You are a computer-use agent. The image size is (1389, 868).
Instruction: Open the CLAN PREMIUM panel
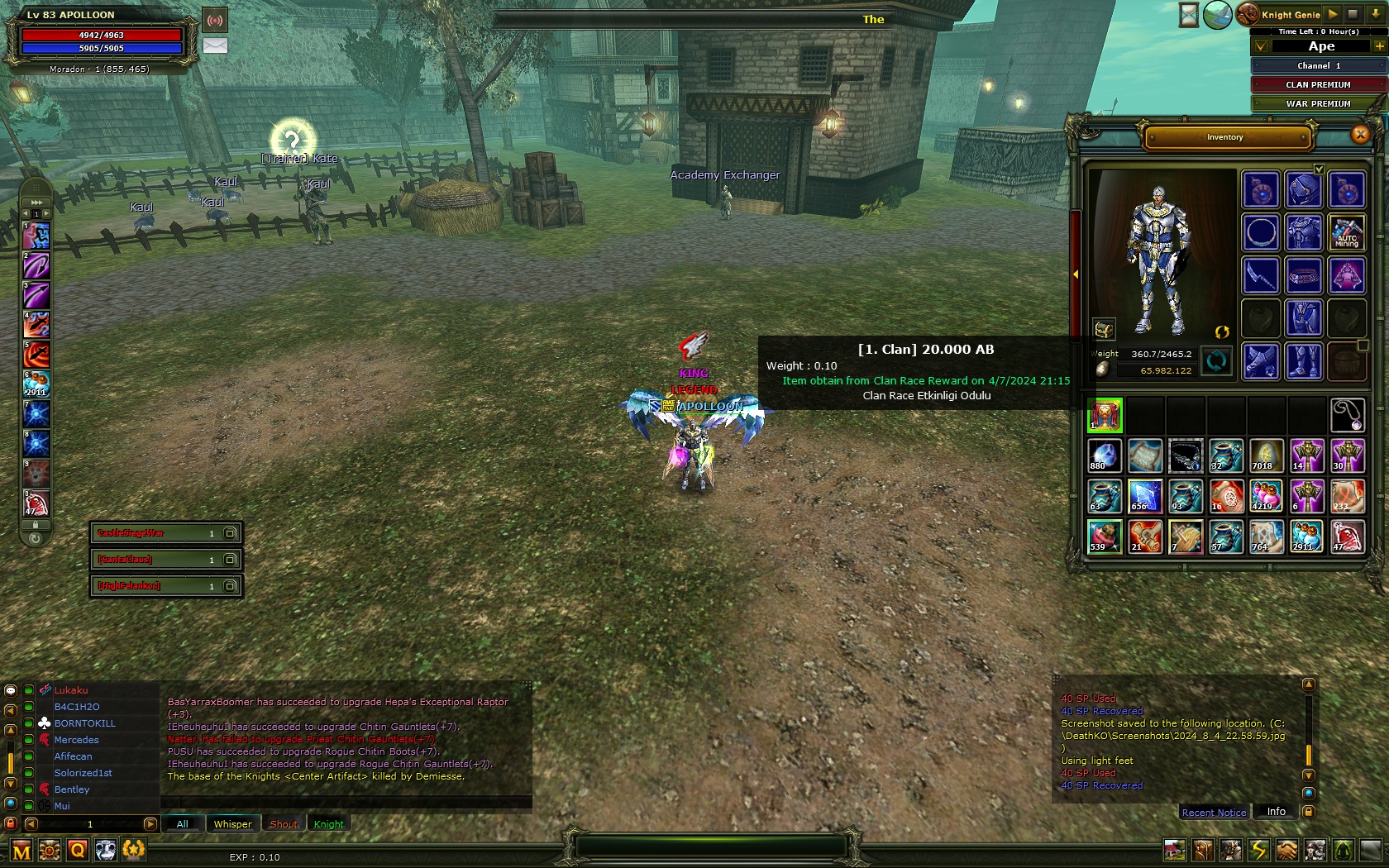1318,84
